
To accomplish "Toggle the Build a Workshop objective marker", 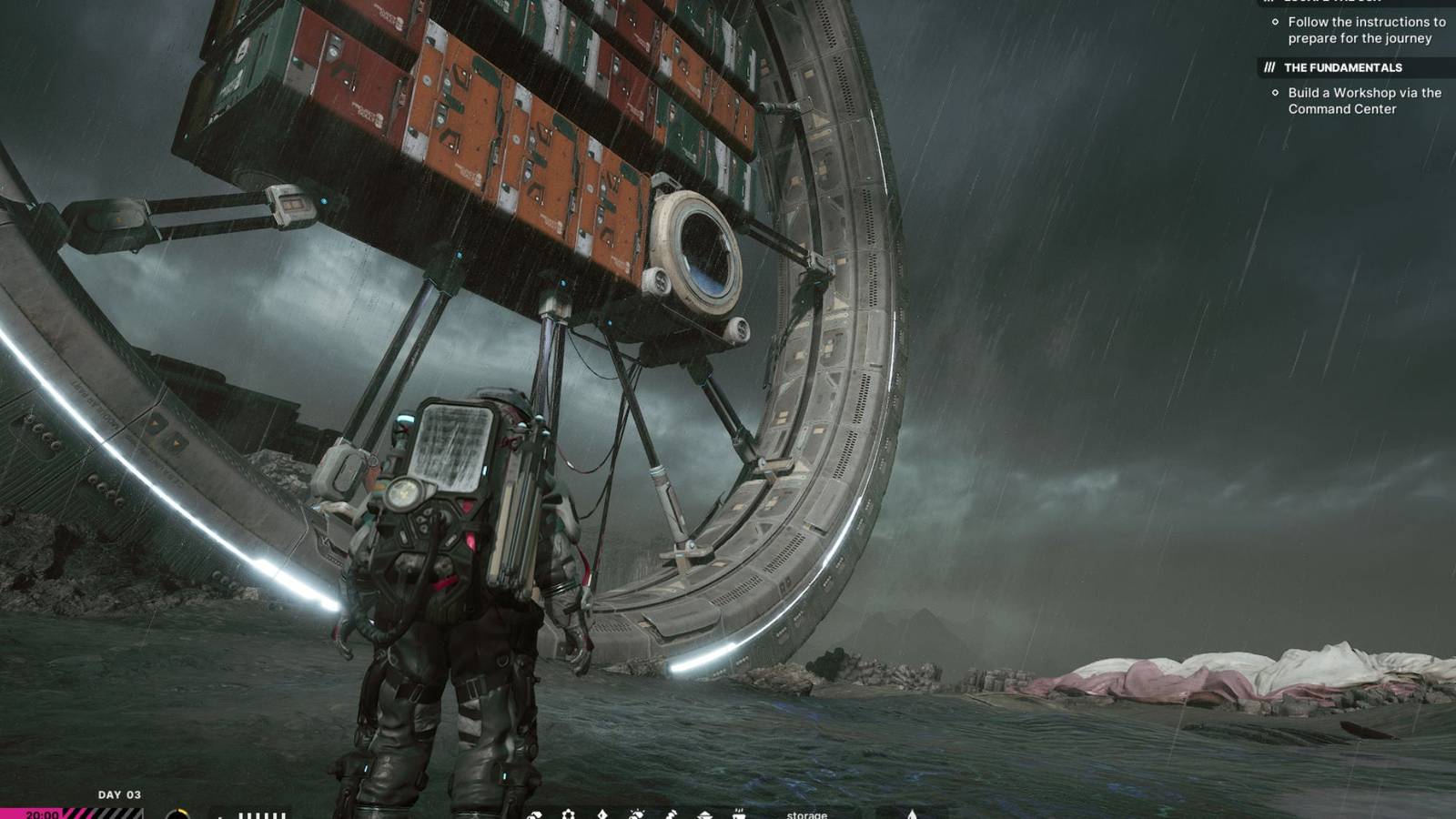I will coord(1274,92).
